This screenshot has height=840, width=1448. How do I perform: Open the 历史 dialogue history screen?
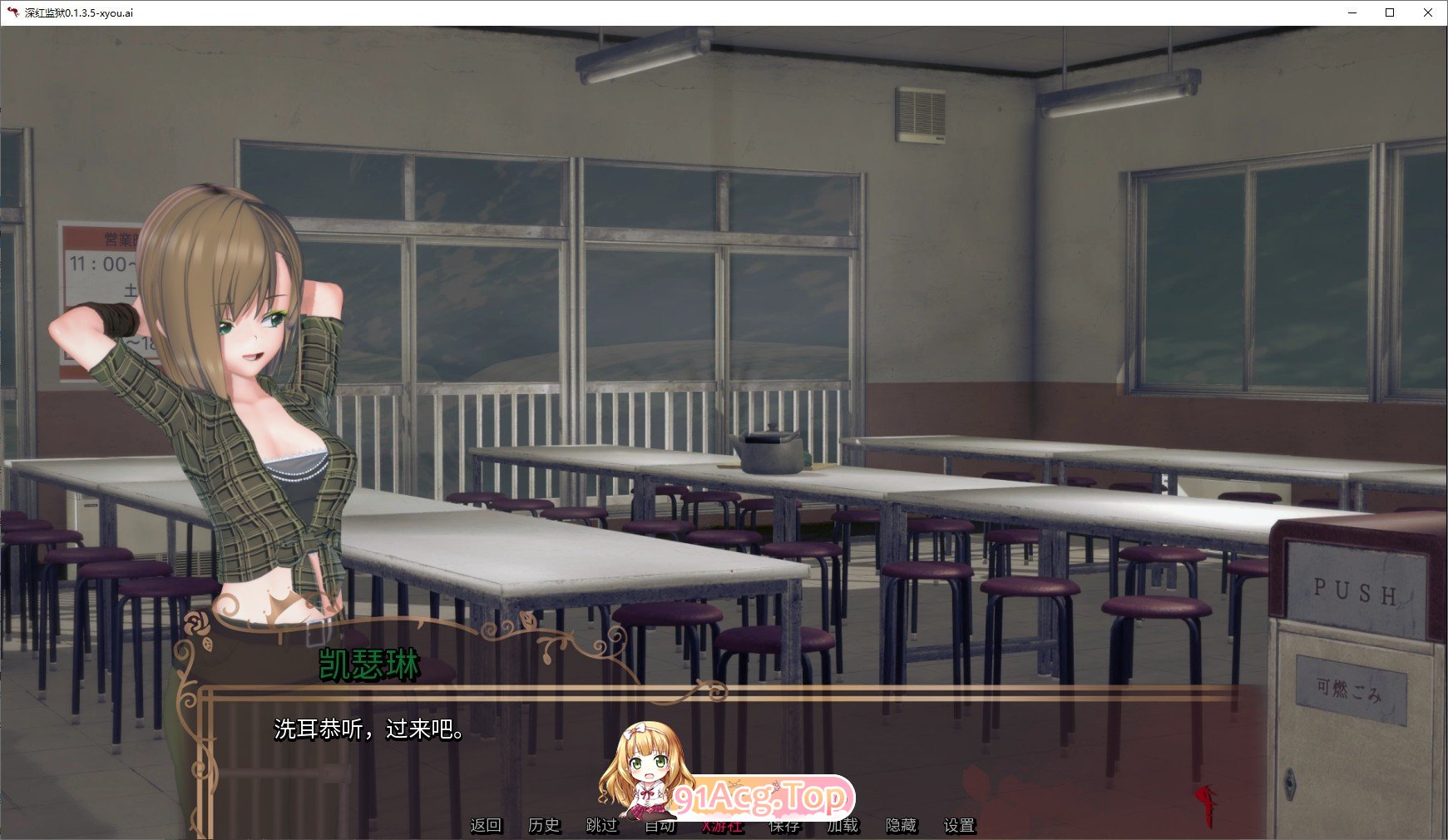pos(545,825)
